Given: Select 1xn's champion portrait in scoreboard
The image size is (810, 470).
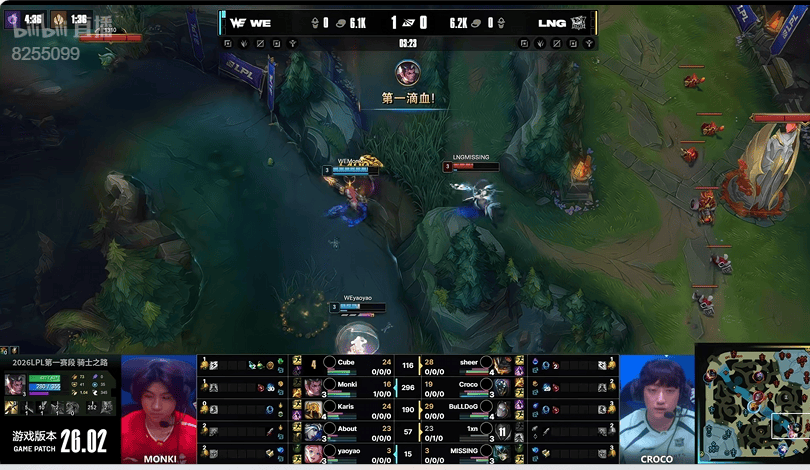Looking at the screenshot, I should point(502,432).
